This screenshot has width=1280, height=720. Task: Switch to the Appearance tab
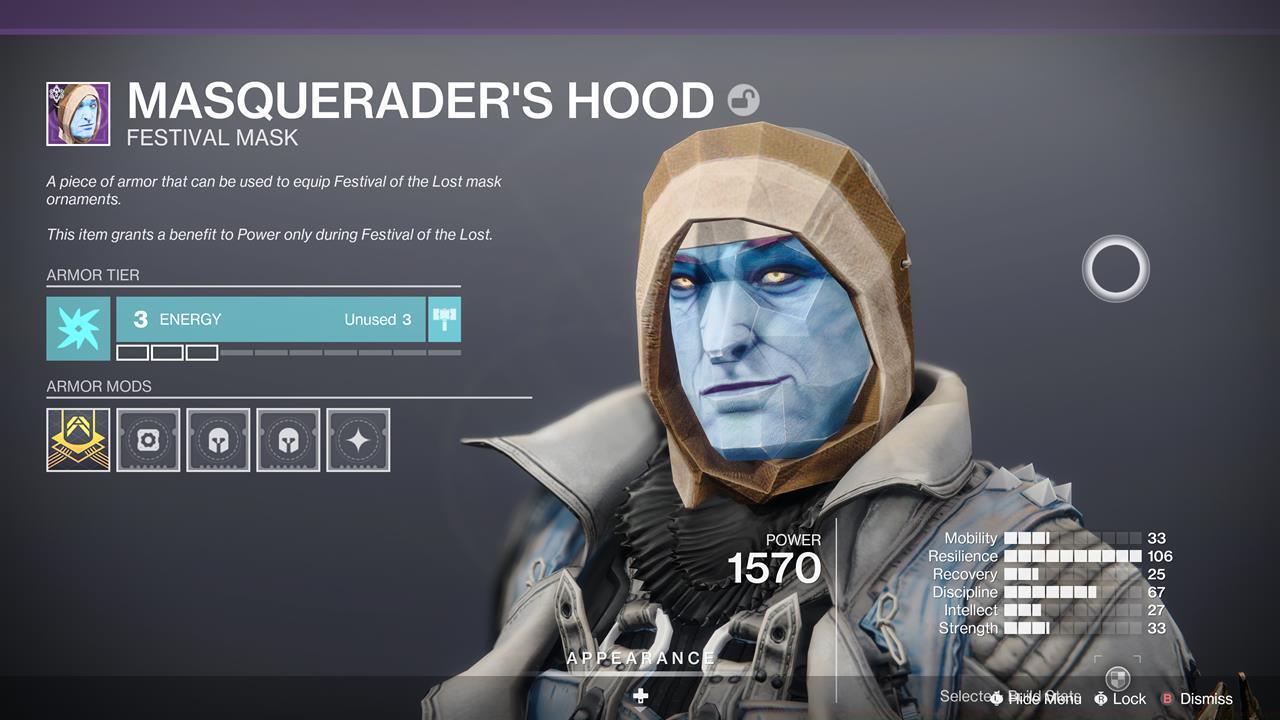(640, 658)
